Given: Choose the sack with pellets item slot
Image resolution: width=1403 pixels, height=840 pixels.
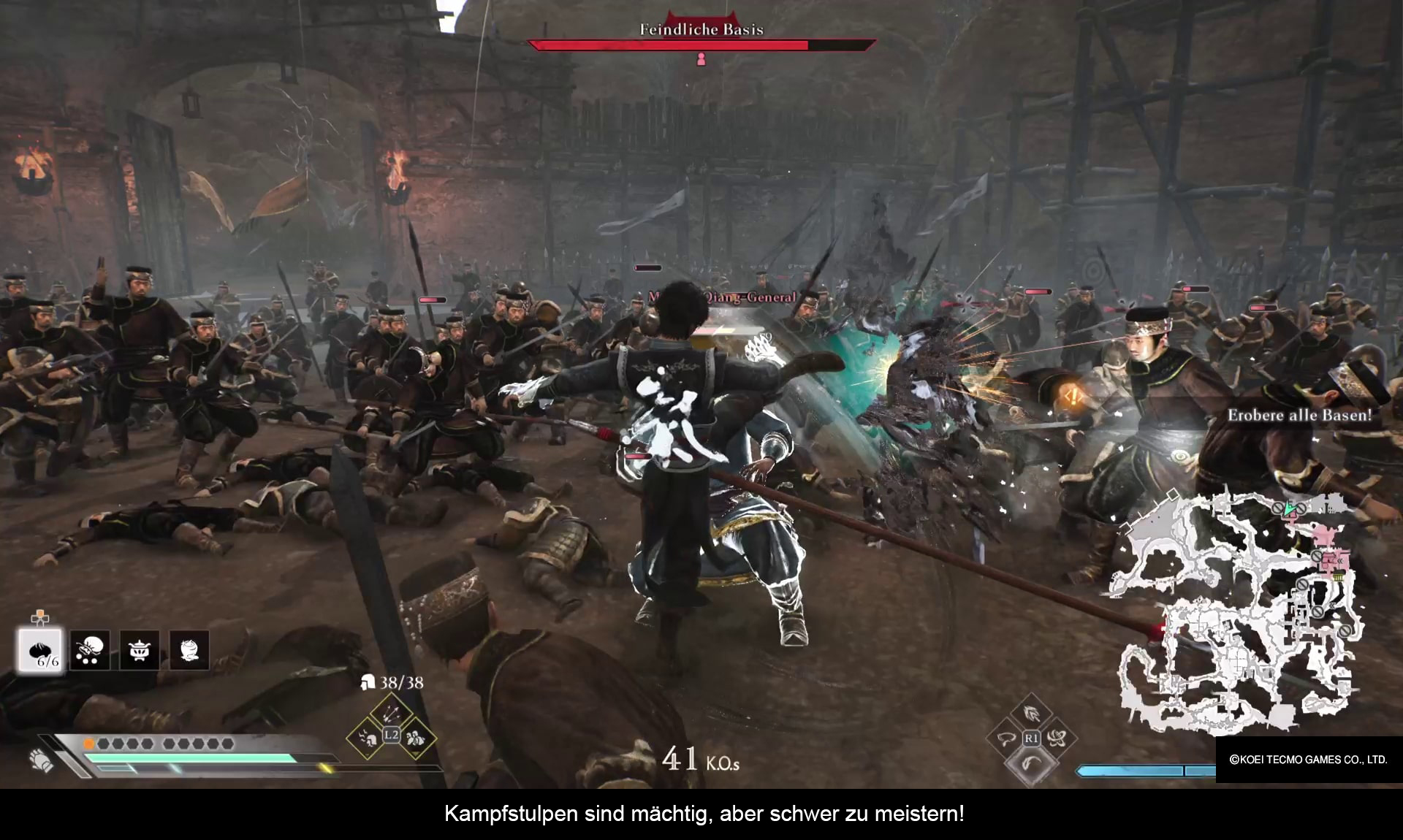Looking at the screenshot, I should (90, 649).
